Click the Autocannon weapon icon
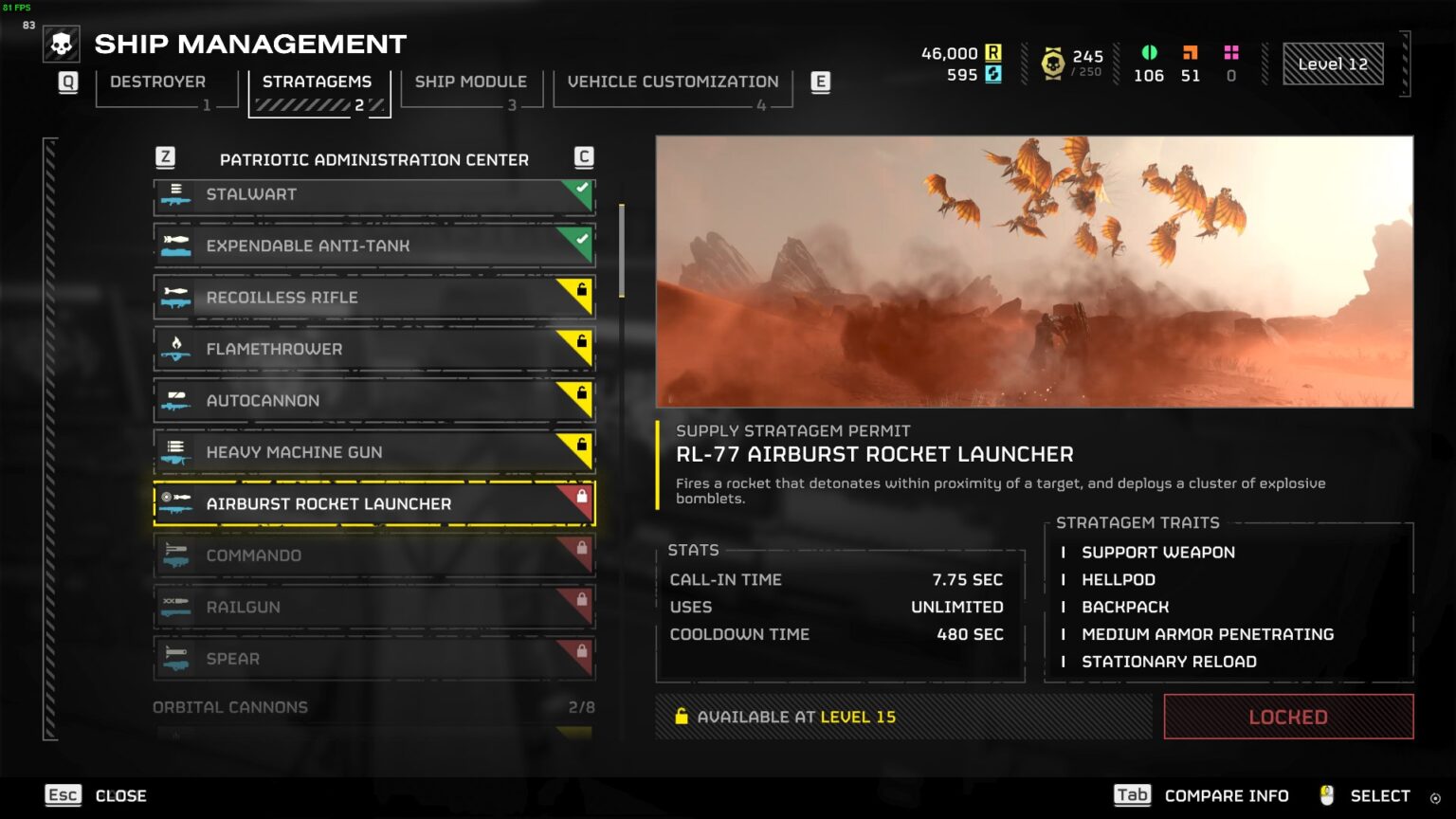The height and width of the screenshot is (819, 1456). [178, 400]
